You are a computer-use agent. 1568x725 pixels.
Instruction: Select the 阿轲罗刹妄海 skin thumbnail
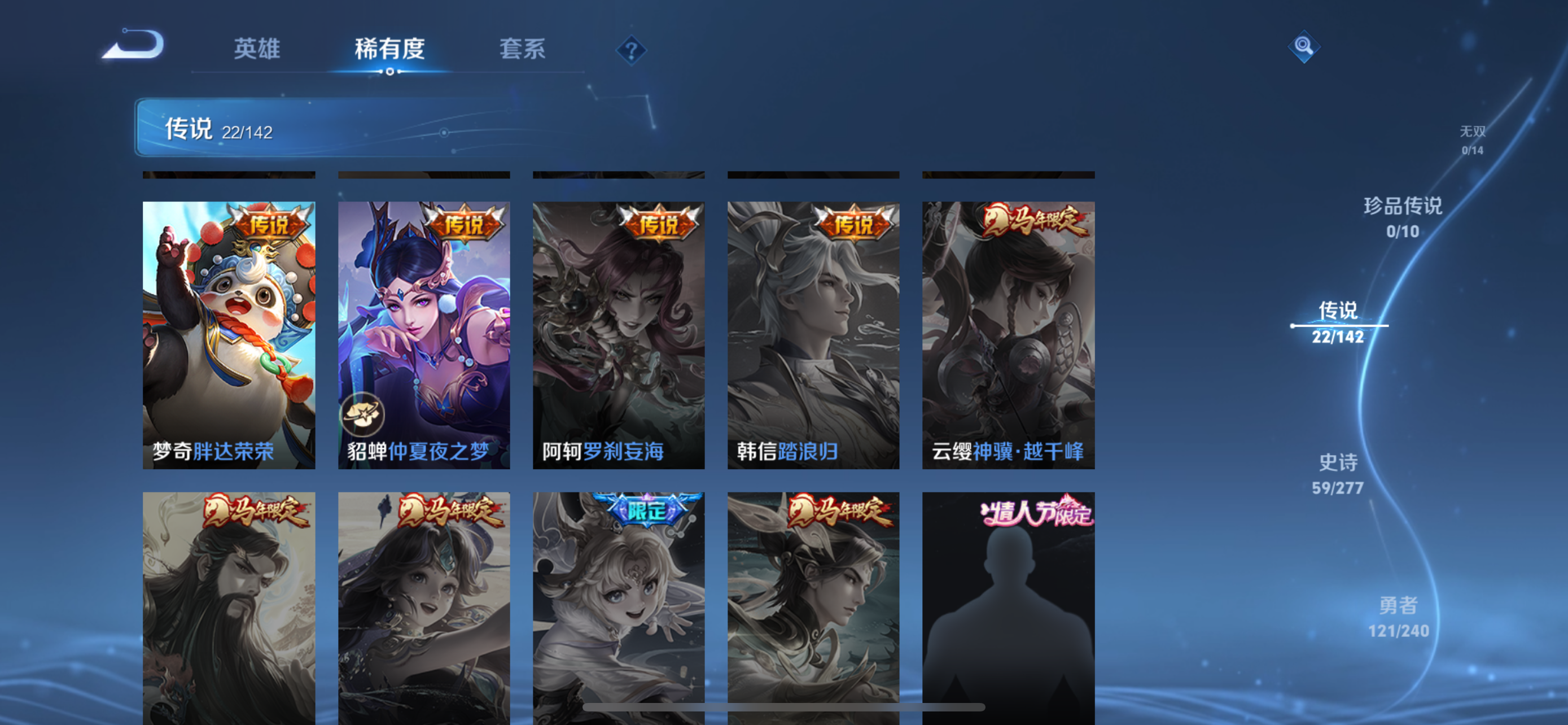(619, 334)
